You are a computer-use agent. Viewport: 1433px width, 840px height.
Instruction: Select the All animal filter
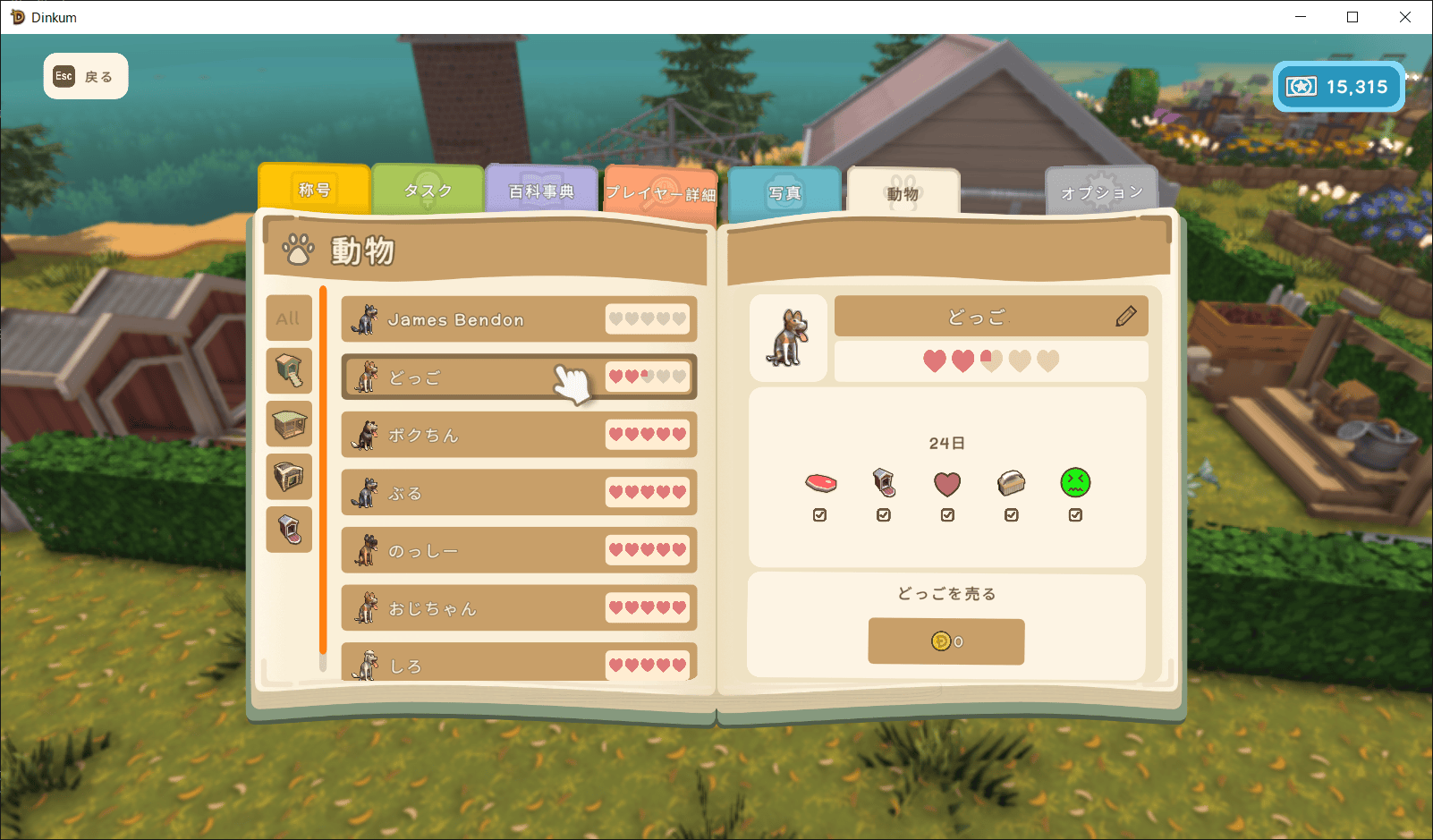coord(288,318)
